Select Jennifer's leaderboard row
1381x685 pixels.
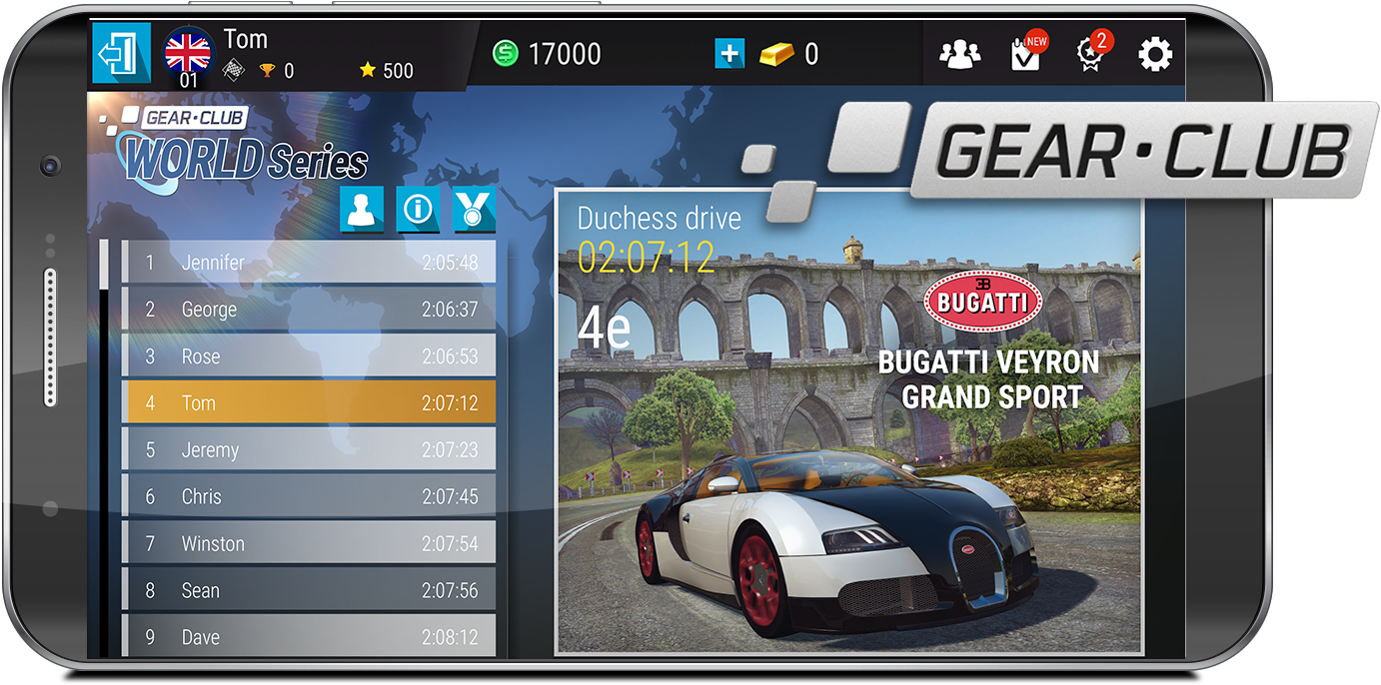309,262
